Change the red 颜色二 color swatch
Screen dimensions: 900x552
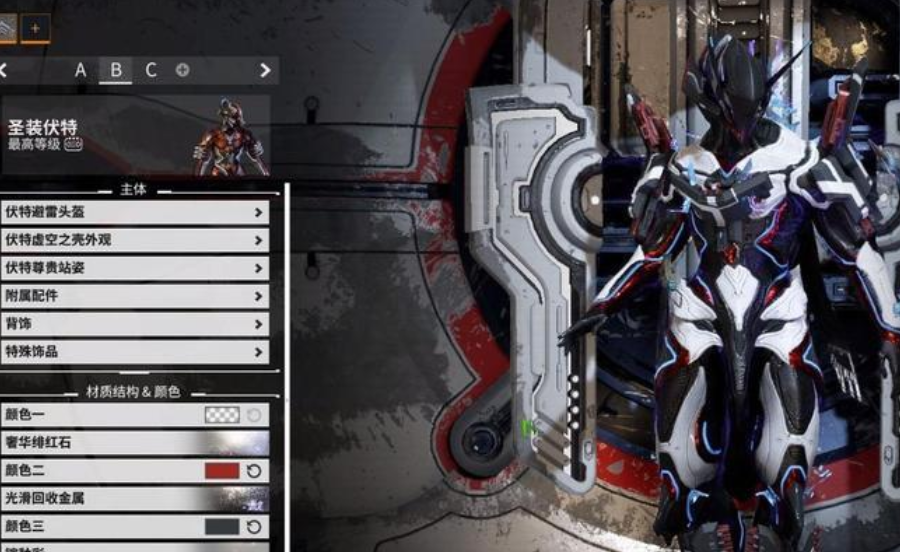coord(222,470)
